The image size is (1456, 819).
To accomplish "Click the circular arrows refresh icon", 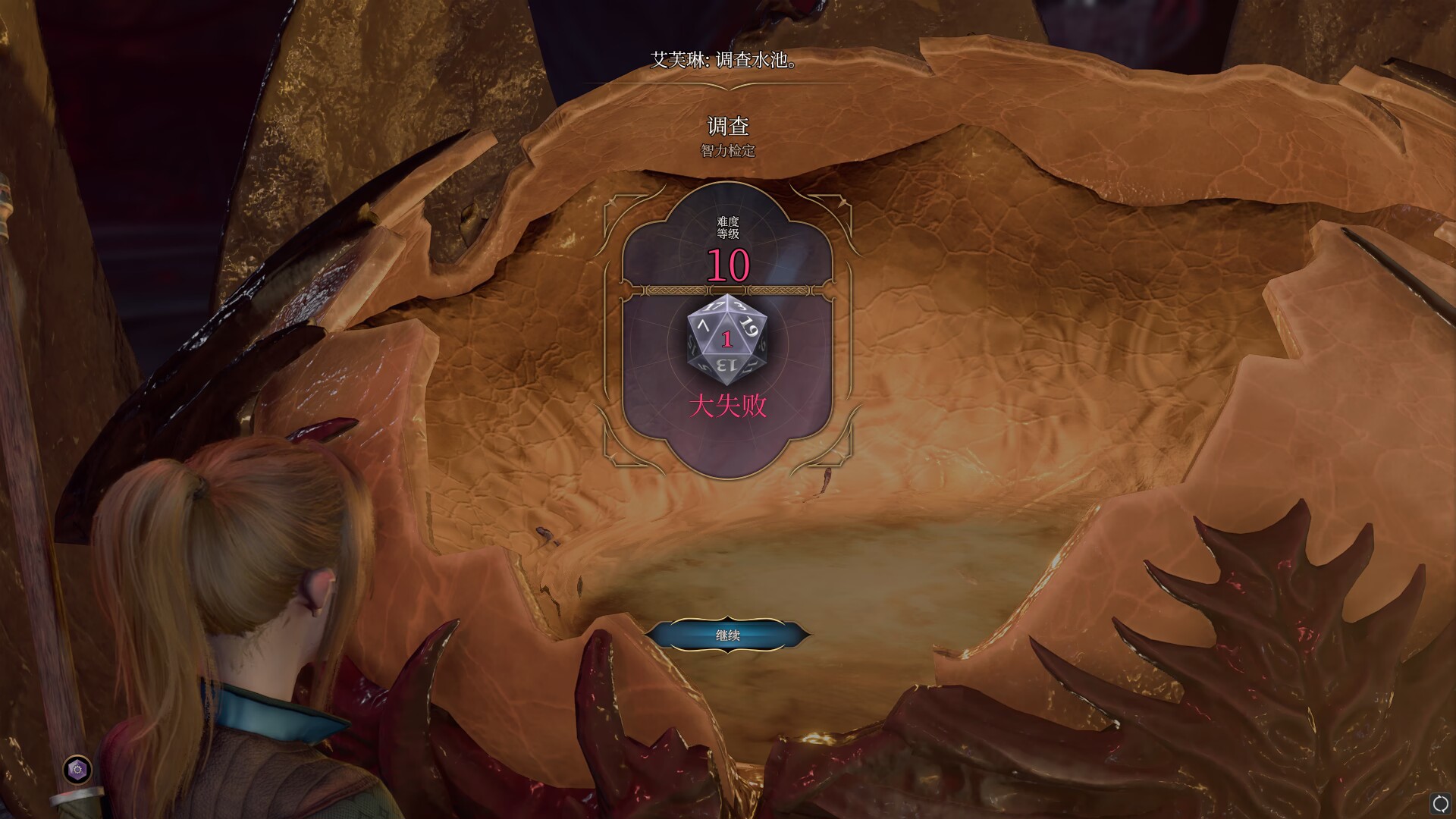I will (x=1440, y=803).
